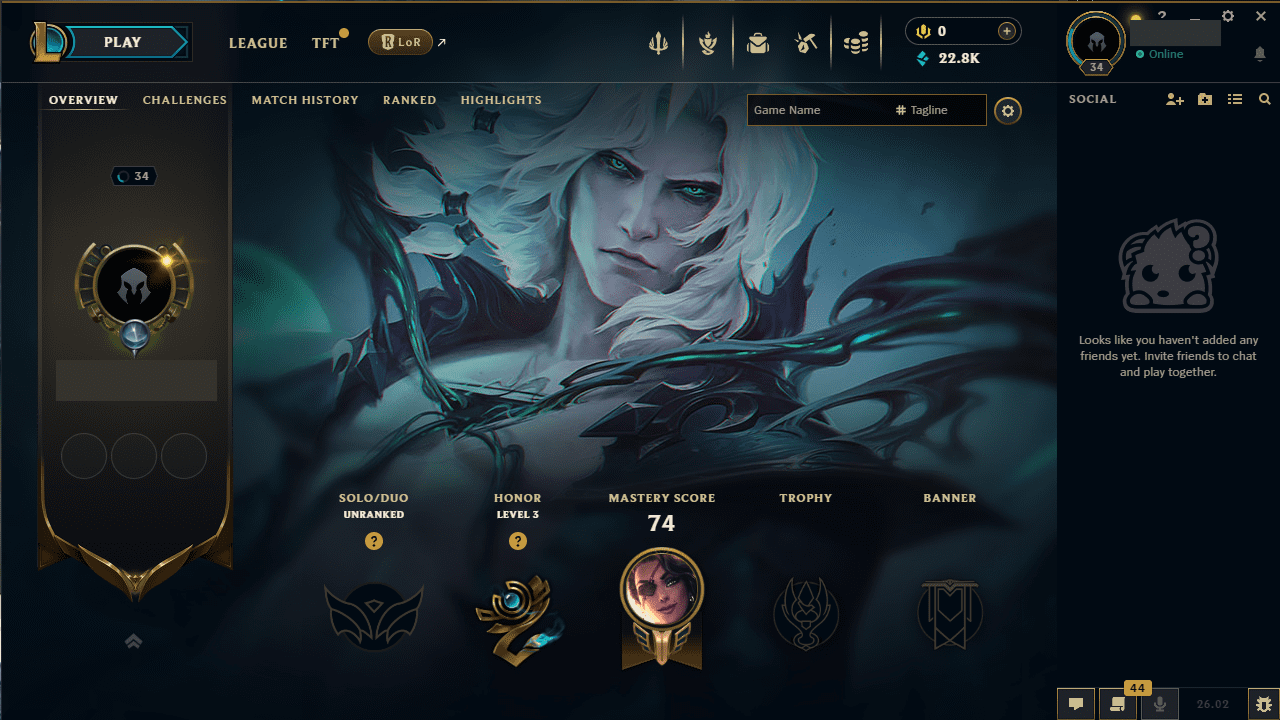This screenshot has width=1280, height=720.
Task: Search the friends list with the magnifier
Action: (1264, 99)
